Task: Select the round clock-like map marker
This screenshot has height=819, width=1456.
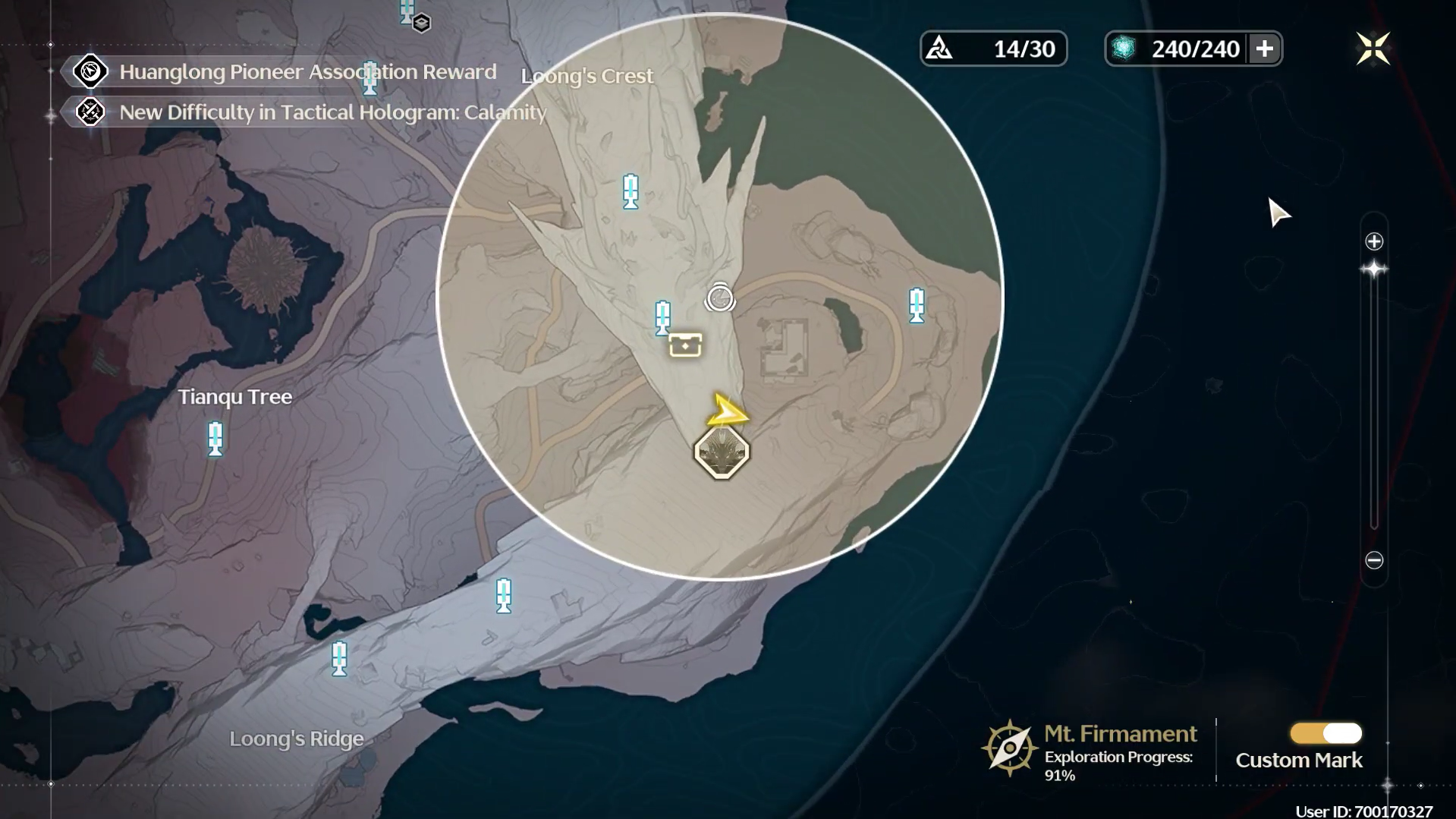Action: point(719,298)
